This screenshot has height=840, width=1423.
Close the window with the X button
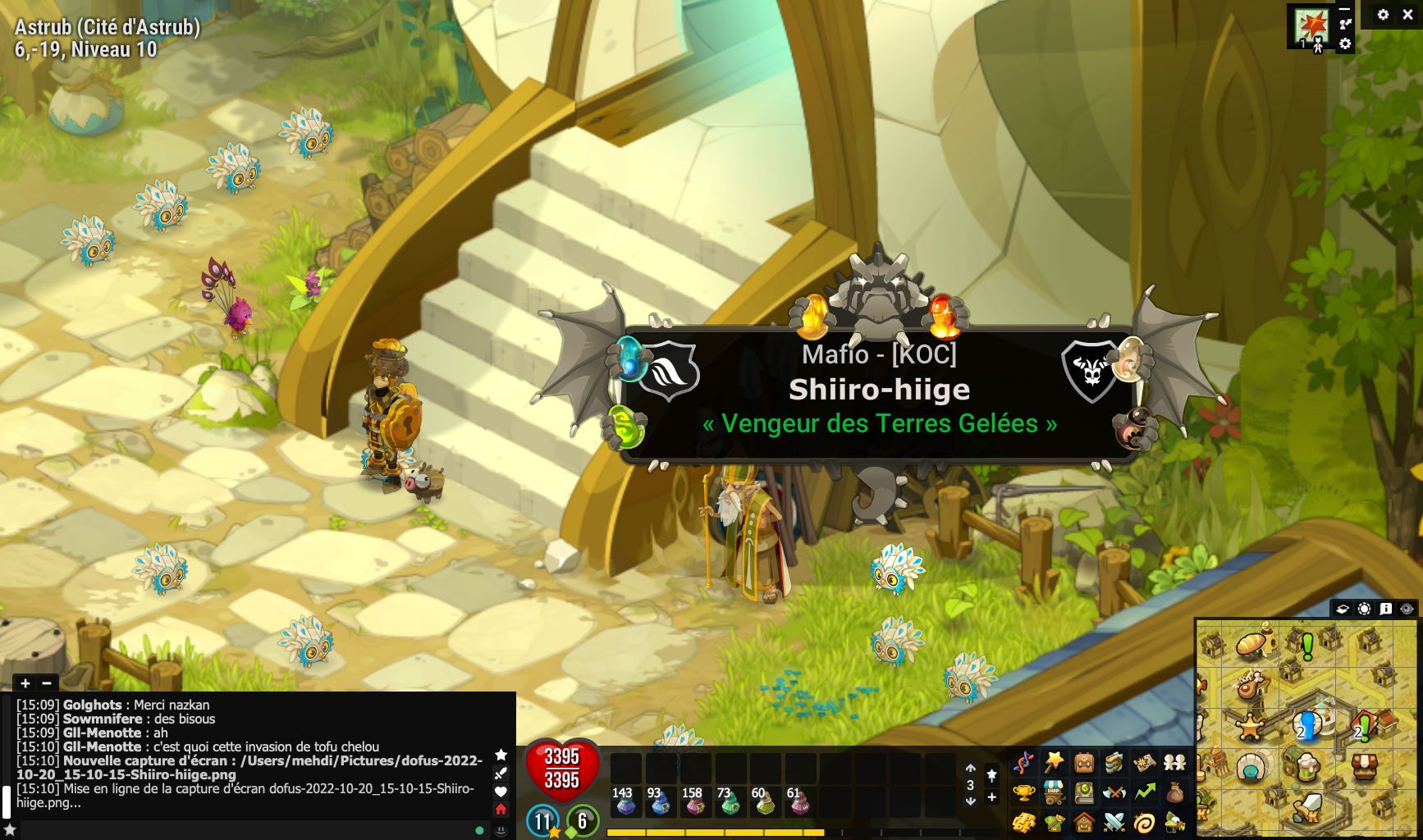coord(1407,15)
